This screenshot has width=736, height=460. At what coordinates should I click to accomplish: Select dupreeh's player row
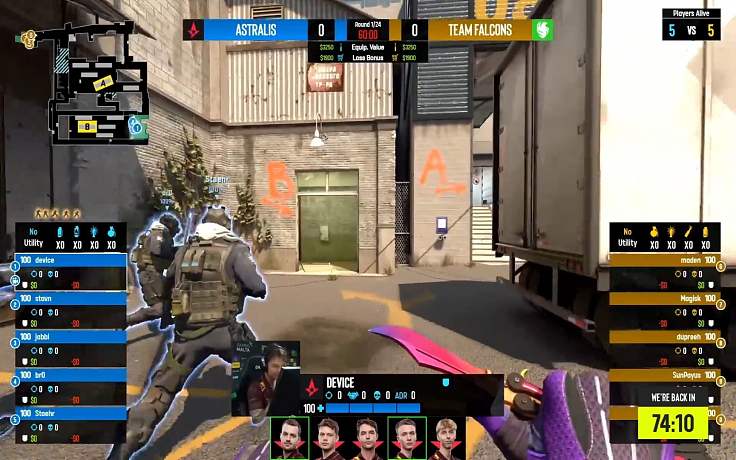pos(666,336)
